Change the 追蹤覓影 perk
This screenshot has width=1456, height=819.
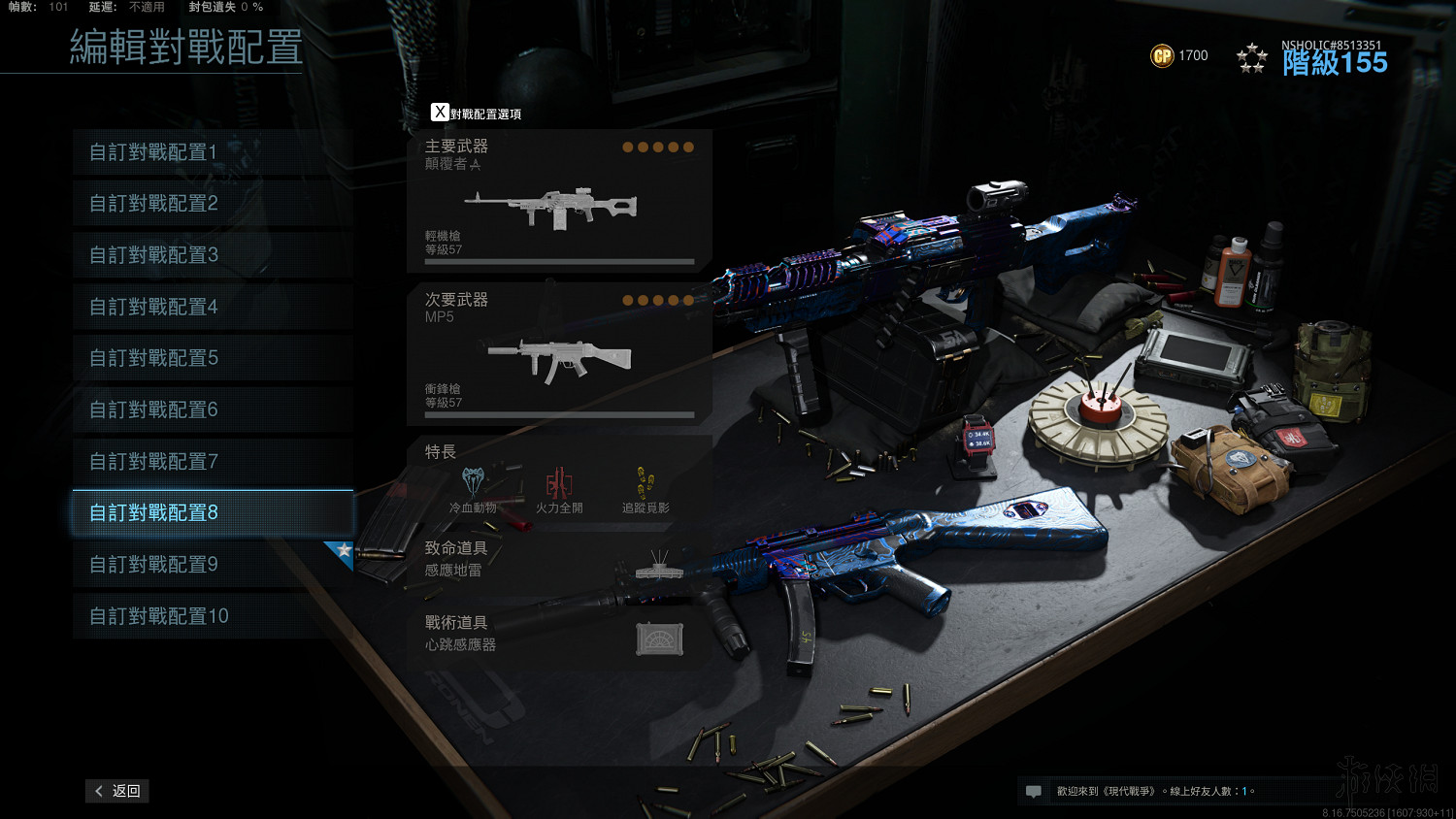click(x=645, y=489)
